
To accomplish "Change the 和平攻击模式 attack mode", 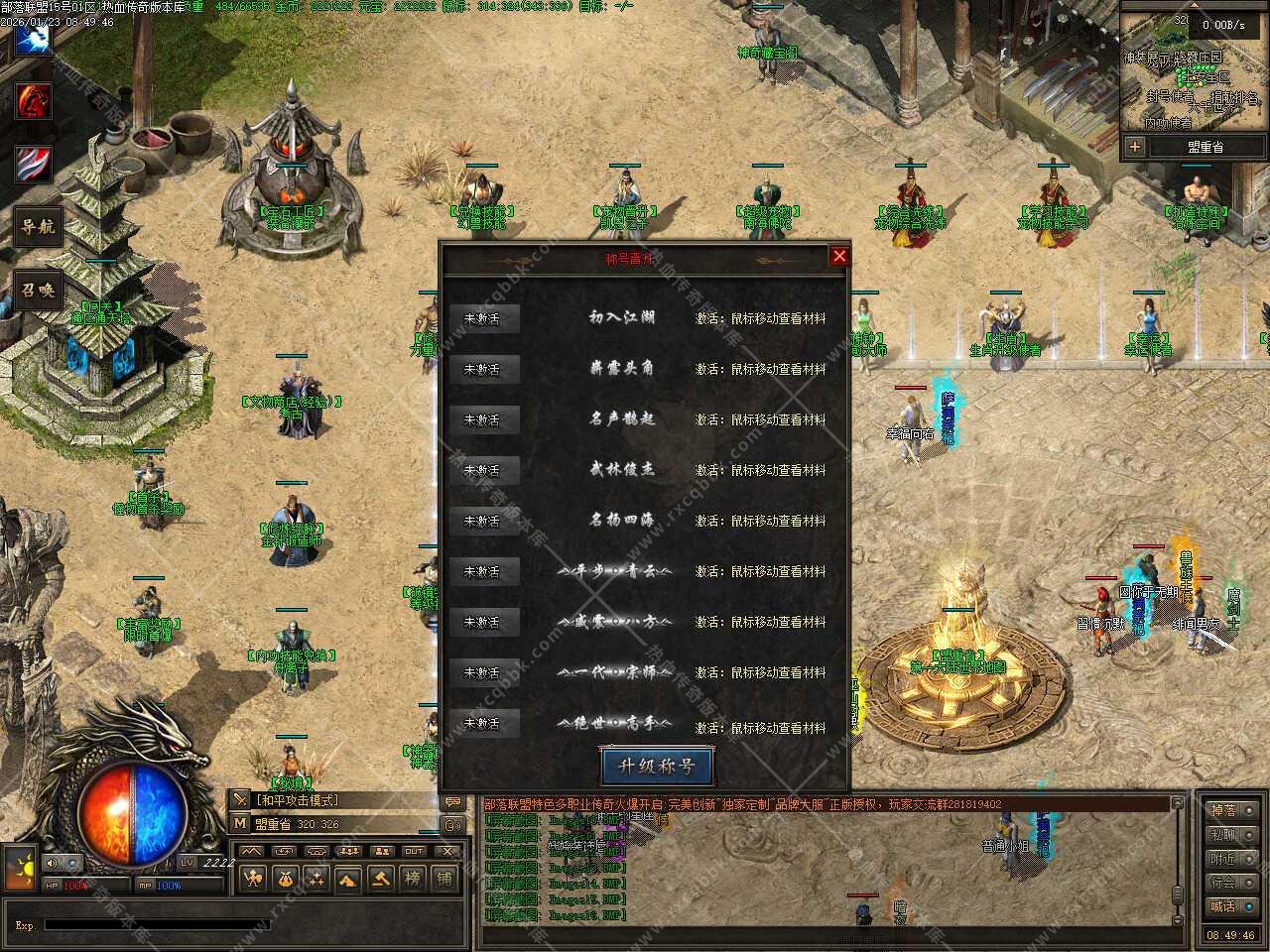I will tap(298, 800).
